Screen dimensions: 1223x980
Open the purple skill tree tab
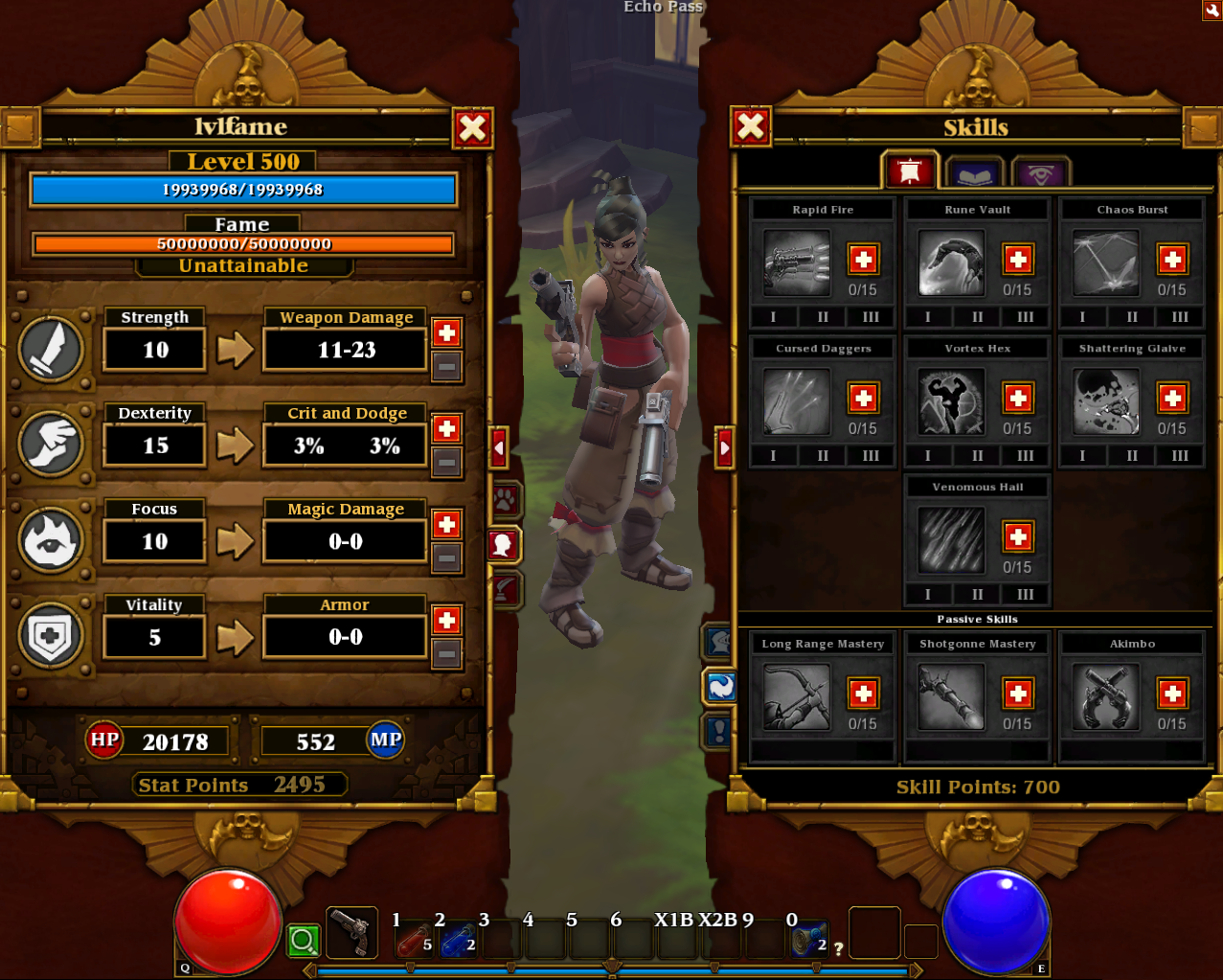[1040, 174]
